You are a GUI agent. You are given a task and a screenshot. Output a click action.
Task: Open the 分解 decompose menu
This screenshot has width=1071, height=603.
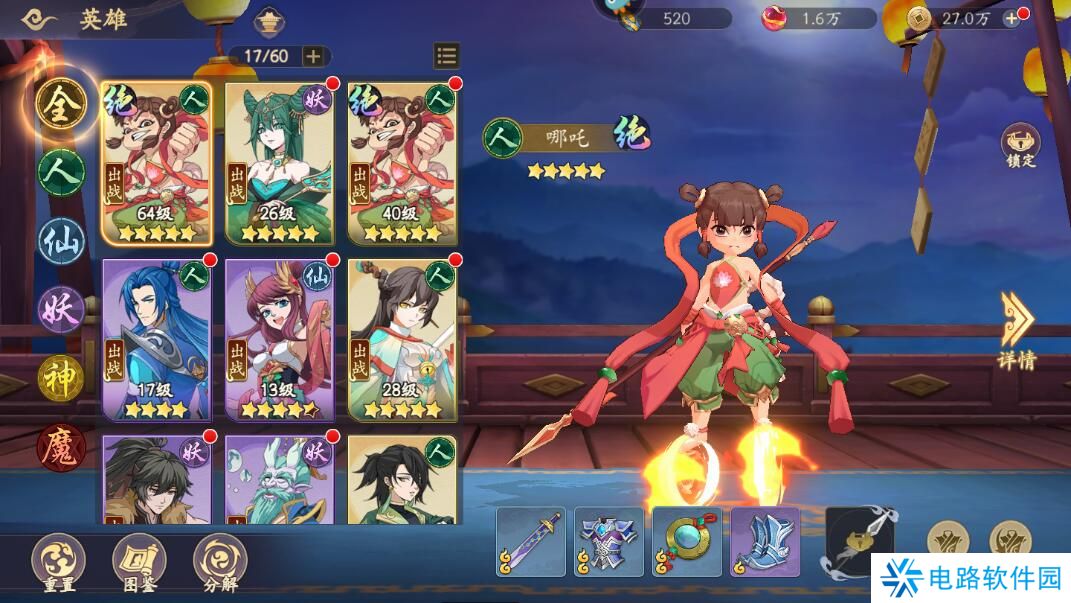point(220,561)
